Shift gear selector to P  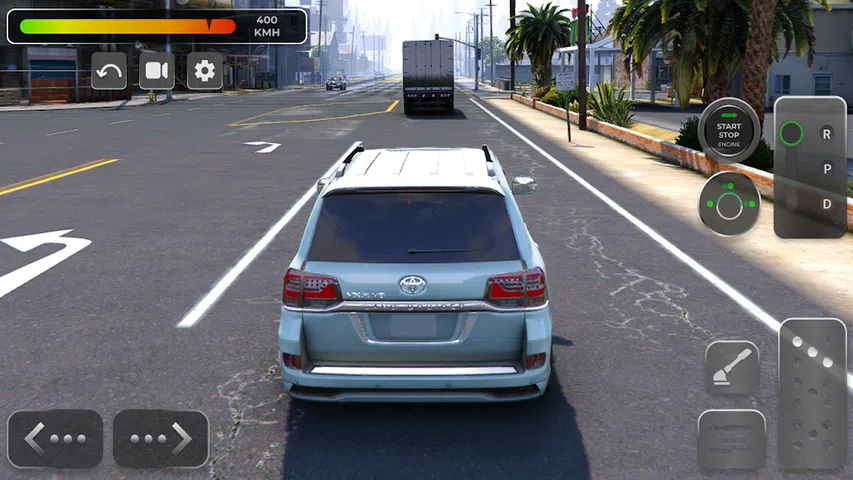click(826, 169)
